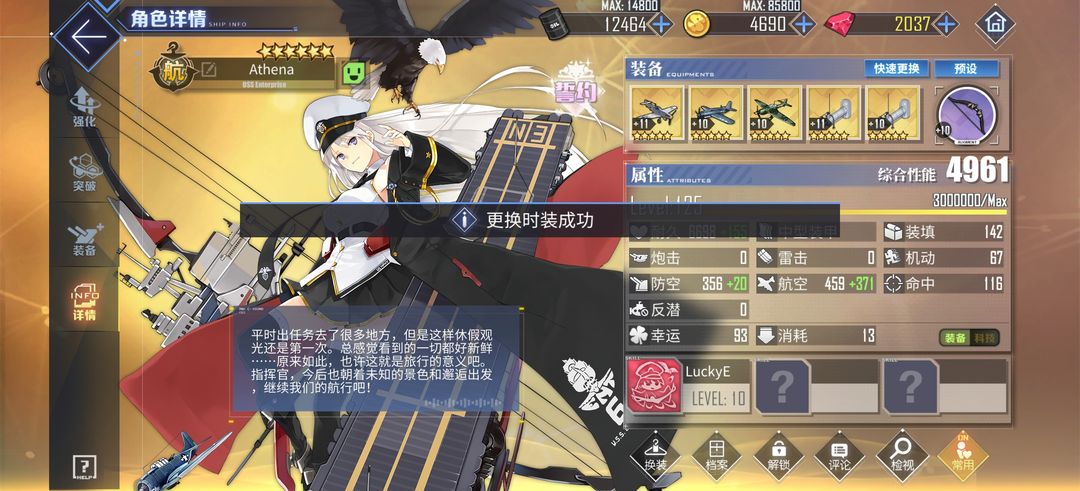1080x491 pixels.
Task: Switch to the 突破 limit break tab
Action: coord(84,173)
